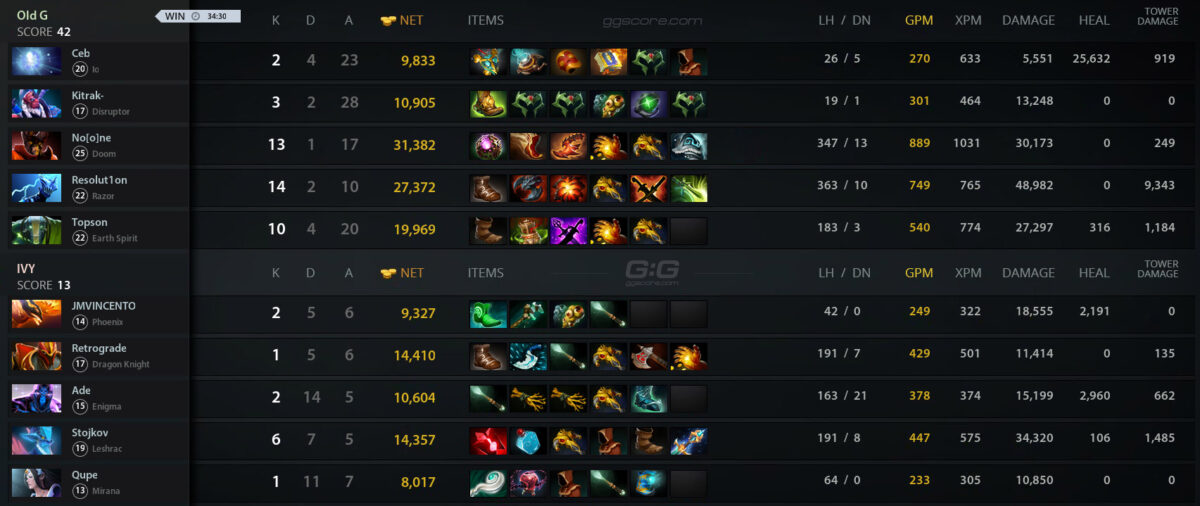Viewport: 1200px width, 506px height.
Task: Select Qupe's Mirana hero portrait
Action: 36,483
